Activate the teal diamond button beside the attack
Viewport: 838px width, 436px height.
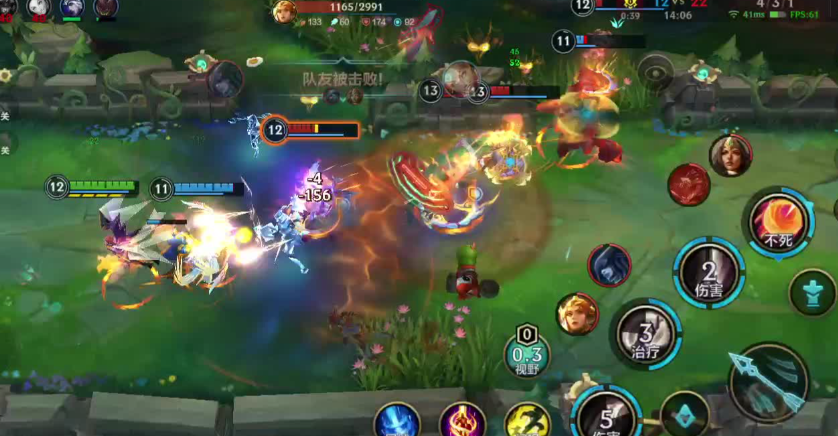tap(685, 414)
